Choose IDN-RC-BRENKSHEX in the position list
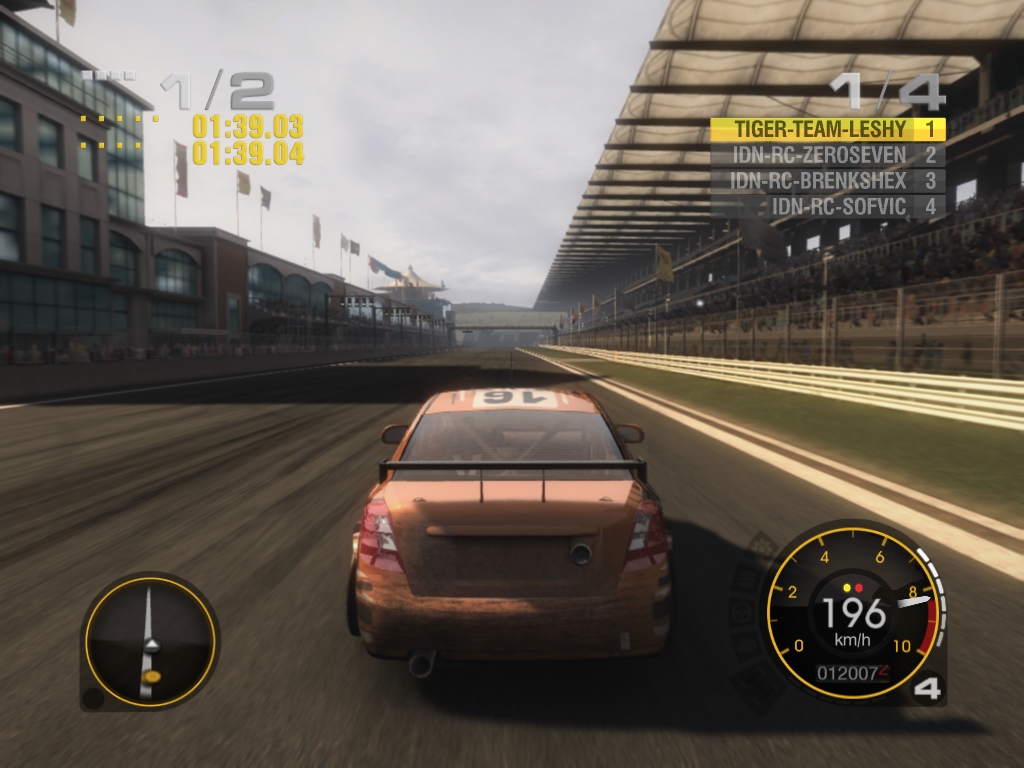 tap(827, 181)
